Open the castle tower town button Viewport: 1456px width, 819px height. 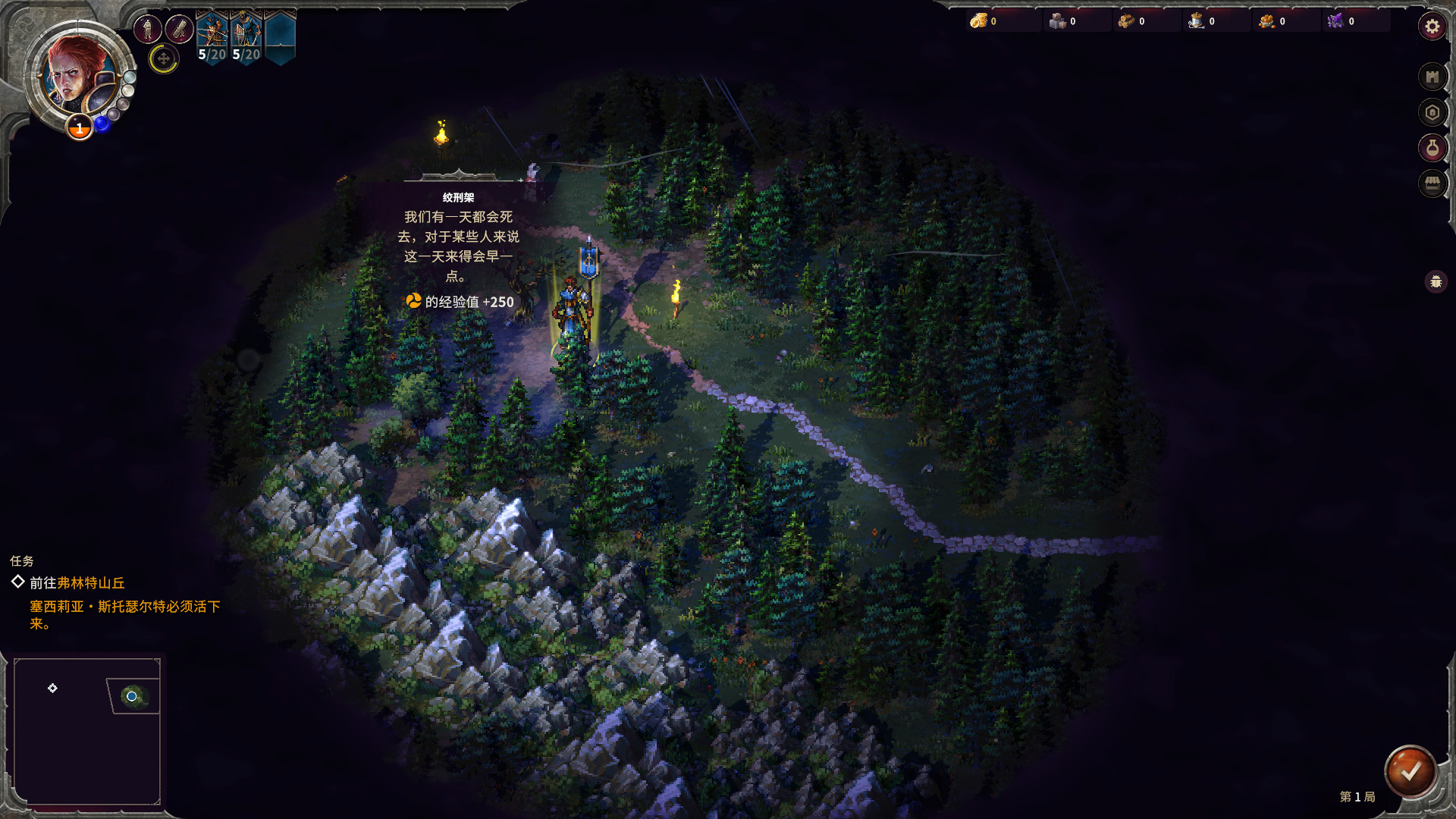[x=1432, y=77]
